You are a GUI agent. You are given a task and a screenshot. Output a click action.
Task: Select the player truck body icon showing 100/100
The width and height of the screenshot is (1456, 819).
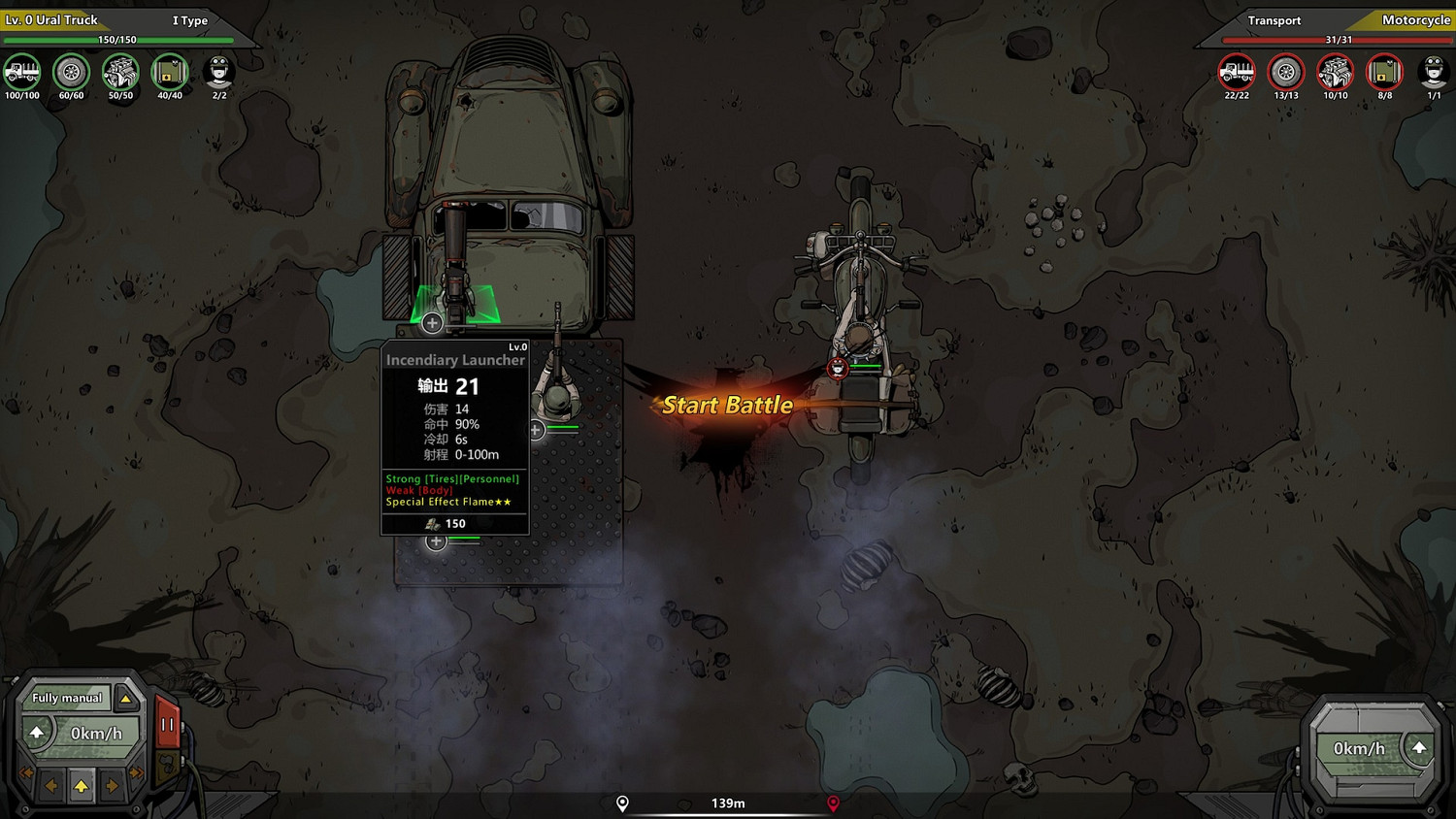tap(22, 72)
